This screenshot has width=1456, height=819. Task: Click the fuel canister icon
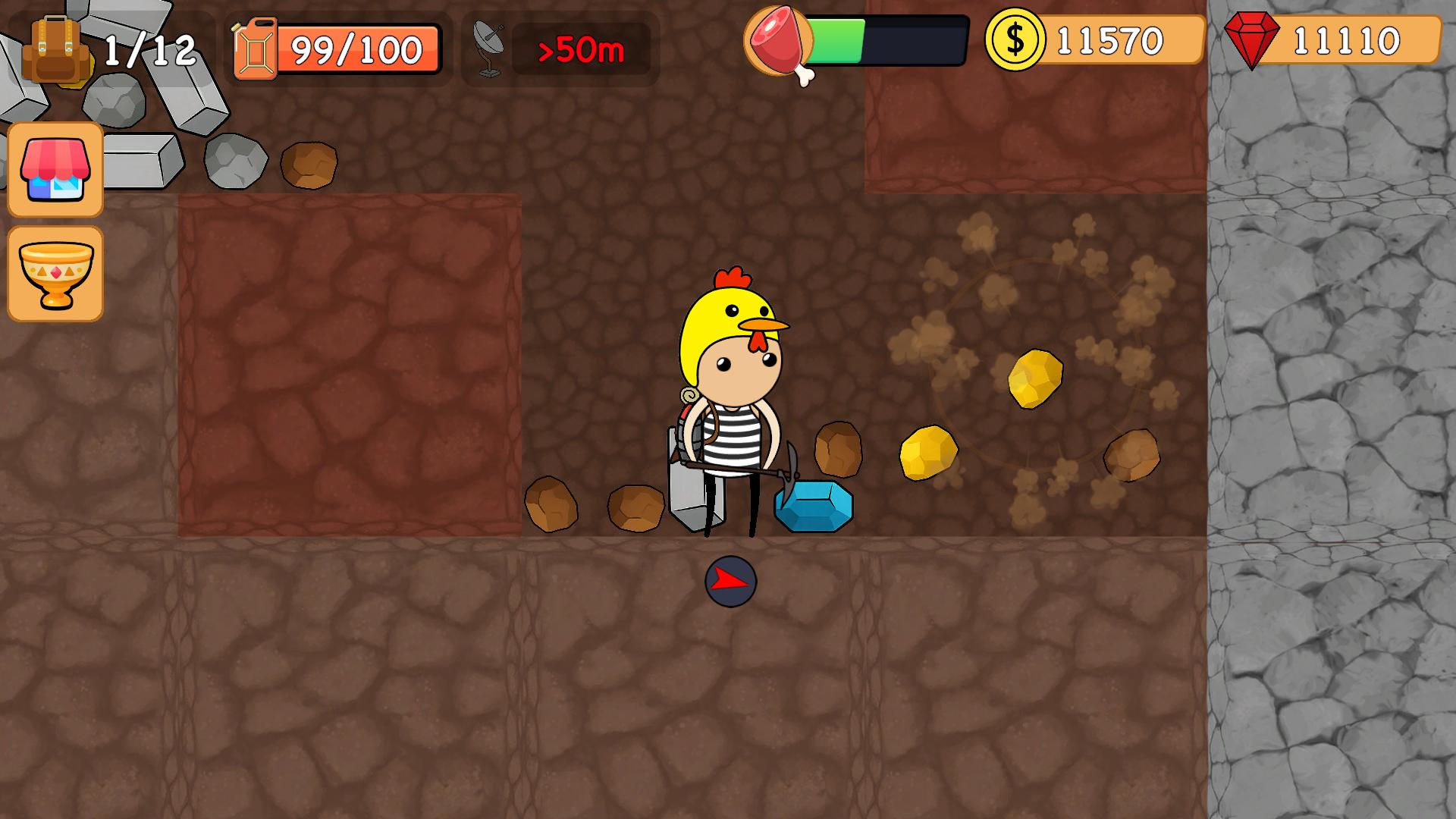tap(258, 47)
